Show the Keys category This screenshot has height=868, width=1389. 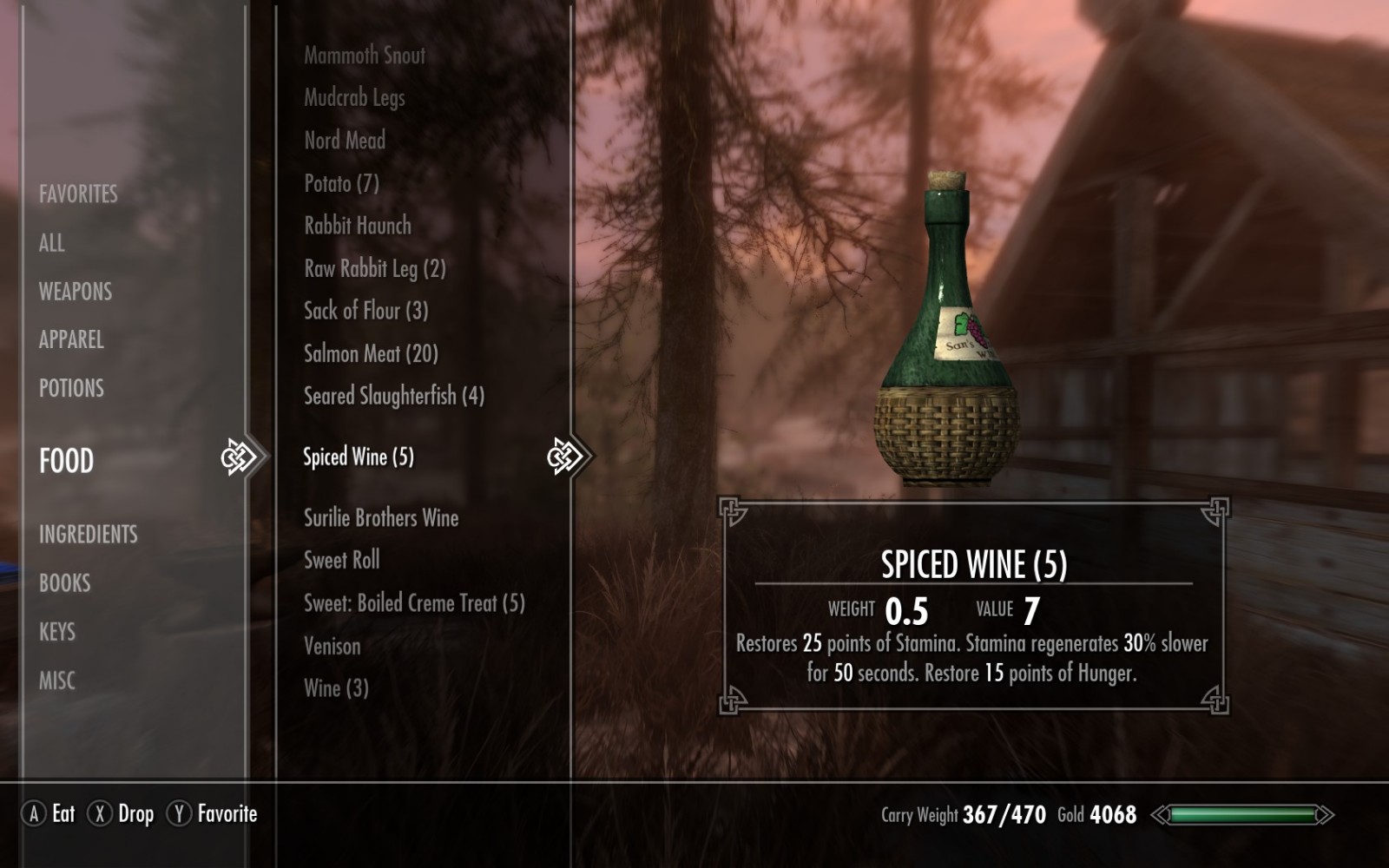57,632
